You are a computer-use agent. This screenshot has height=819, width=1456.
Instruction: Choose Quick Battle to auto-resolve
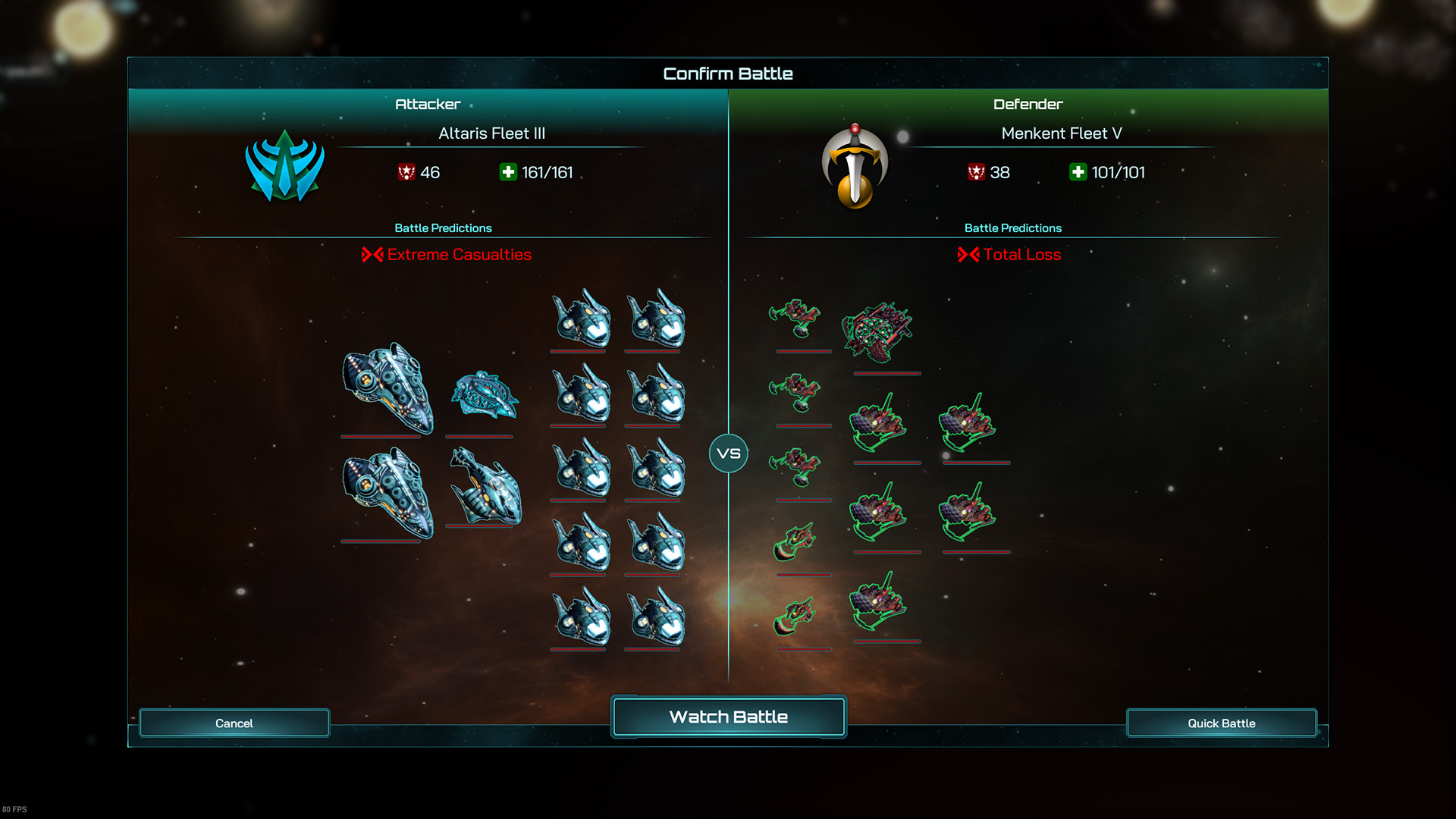[x=1221, y=723]
